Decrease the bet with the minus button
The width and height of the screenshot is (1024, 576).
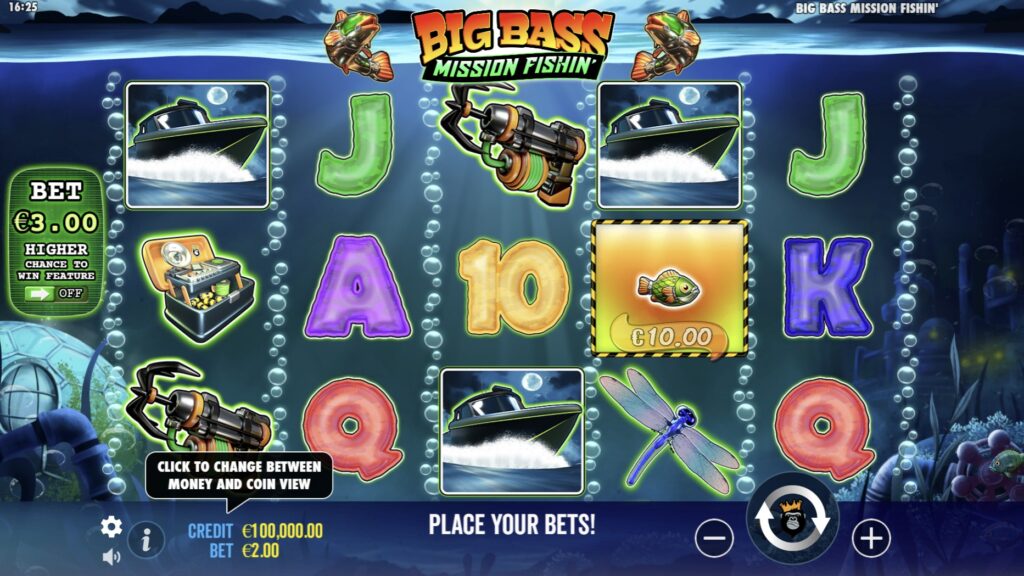pos(714,539)
